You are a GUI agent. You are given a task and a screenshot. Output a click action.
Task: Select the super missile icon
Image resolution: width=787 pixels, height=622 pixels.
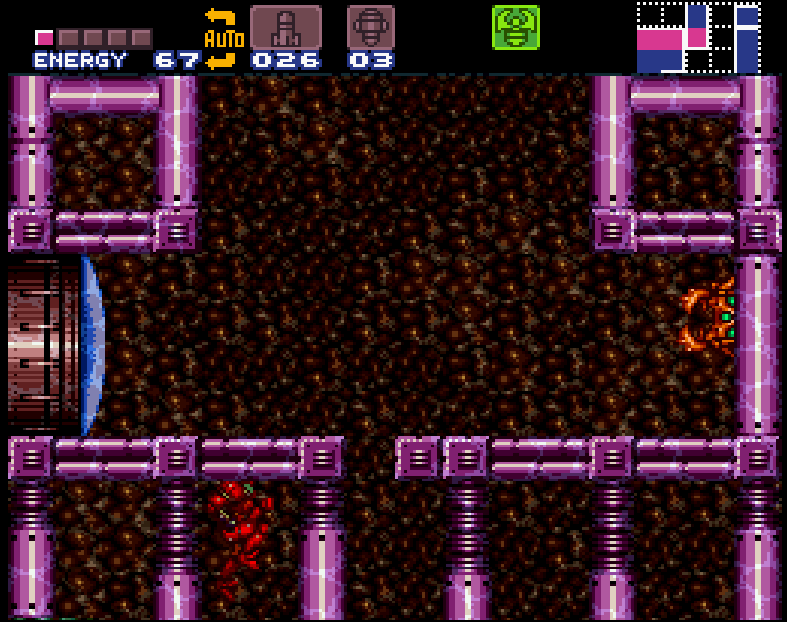370,27
